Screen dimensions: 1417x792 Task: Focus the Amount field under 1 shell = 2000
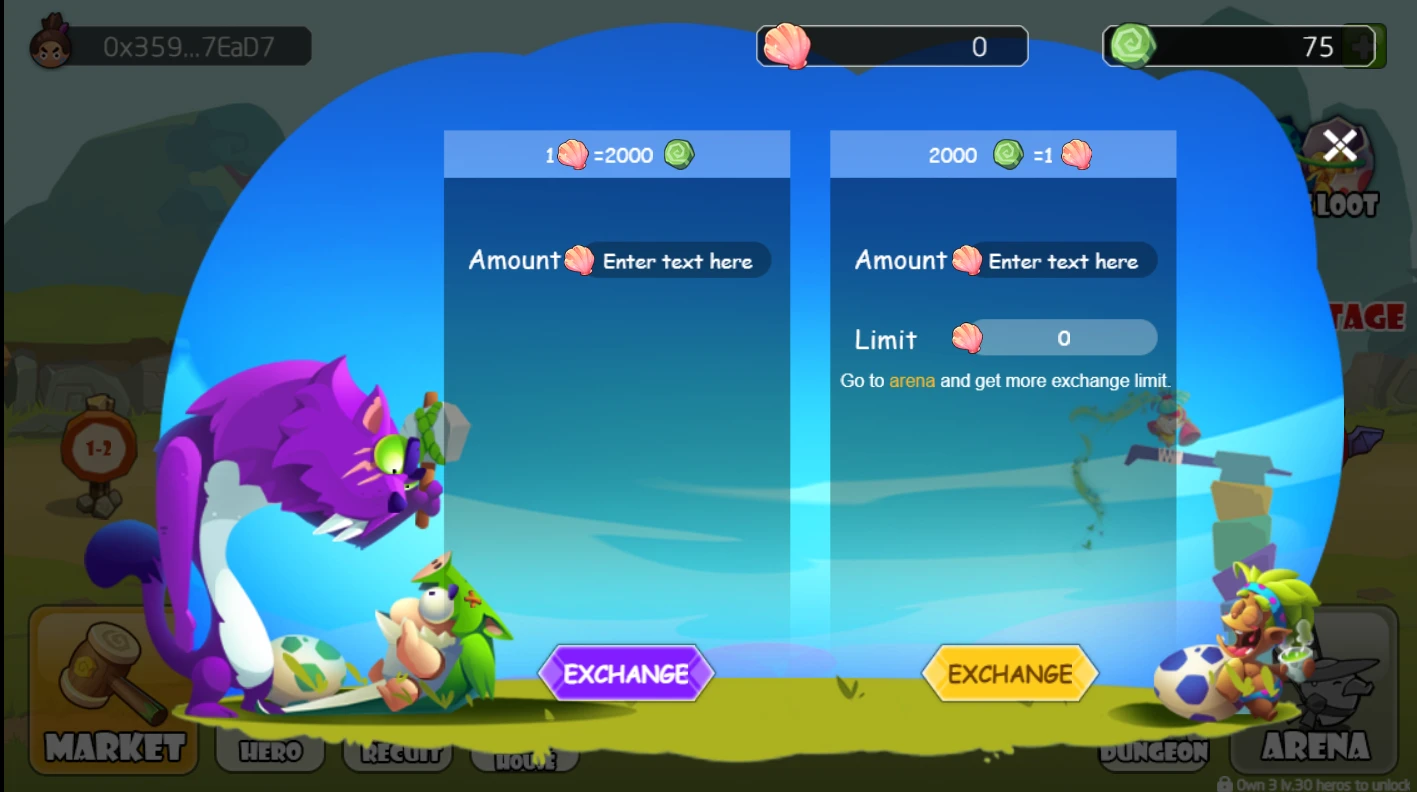(677, 261)
